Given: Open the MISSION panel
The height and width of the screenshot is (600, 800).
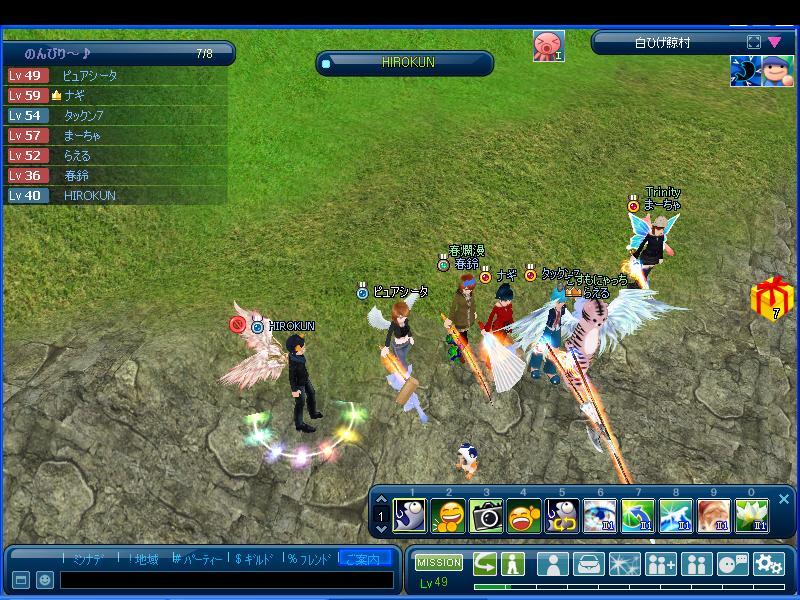Looking at the screenshot, I should pos(439,563).
